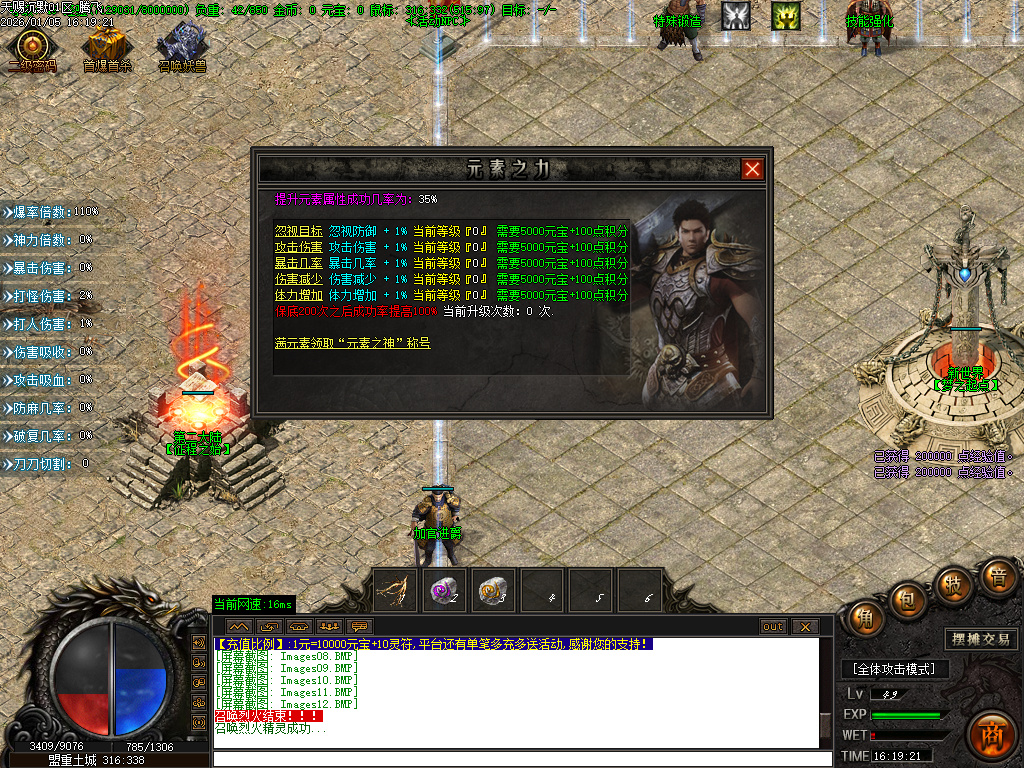Close the 元素之力 window
The width and height of the screenshot is (1024, 768).
pos(753,169)
